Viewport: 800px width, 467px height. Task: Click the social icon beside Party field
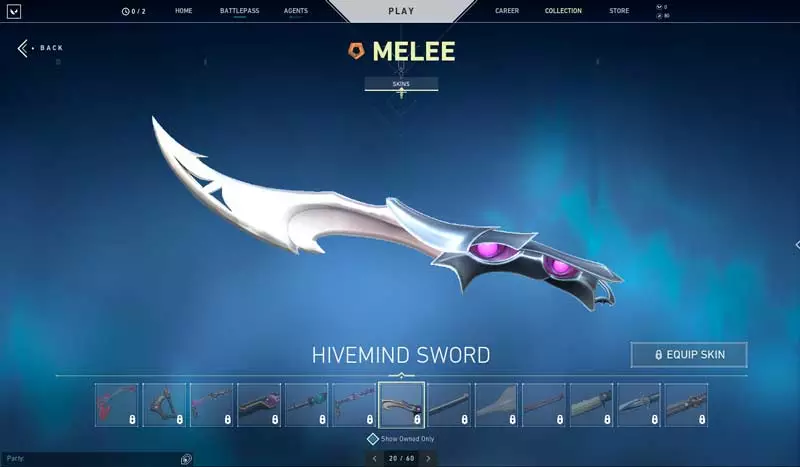coord(186,458)
